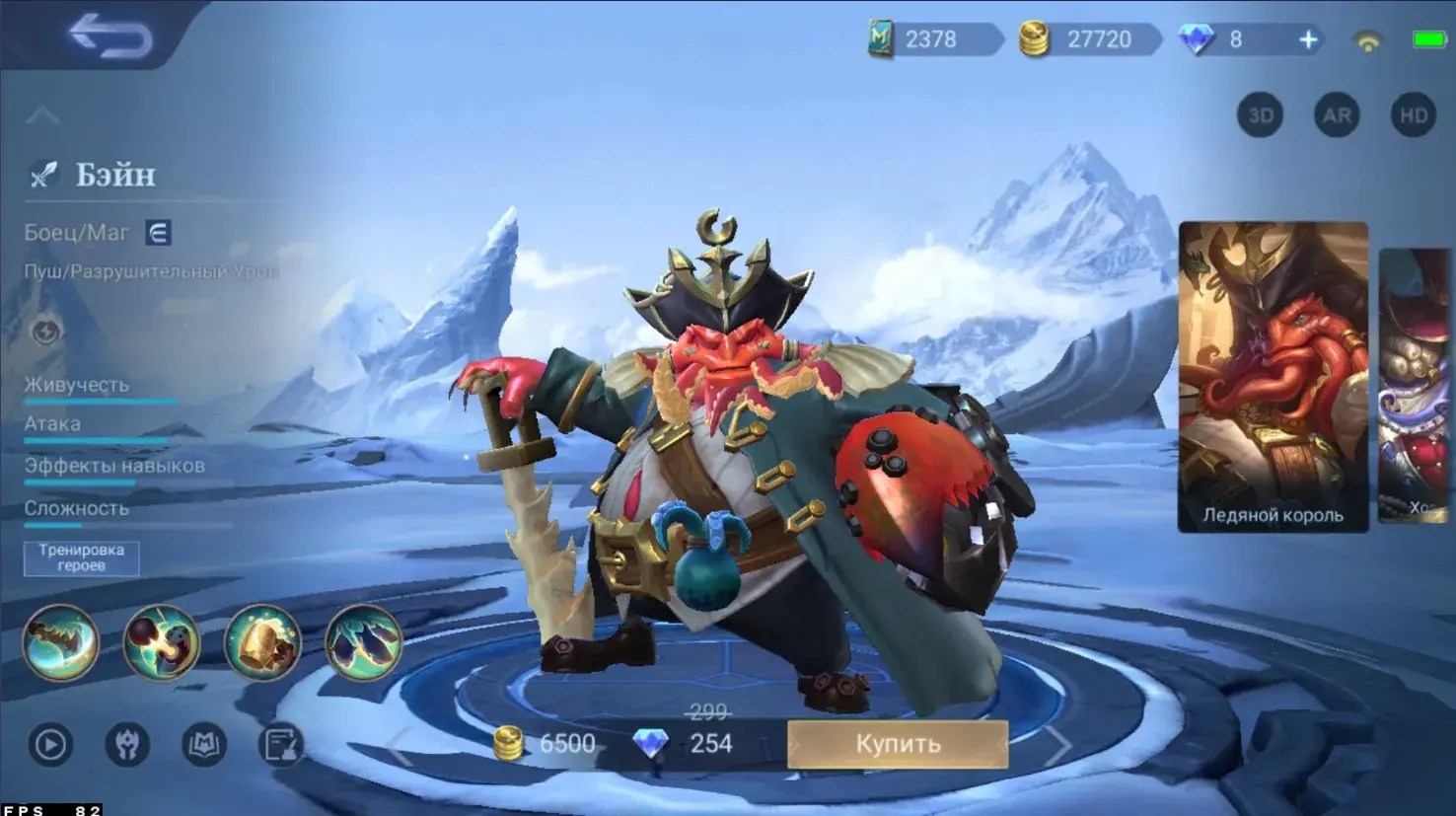View the shark sword slash skill
Viewport: 1456px width, 816px height.
(x=61, y=642)
